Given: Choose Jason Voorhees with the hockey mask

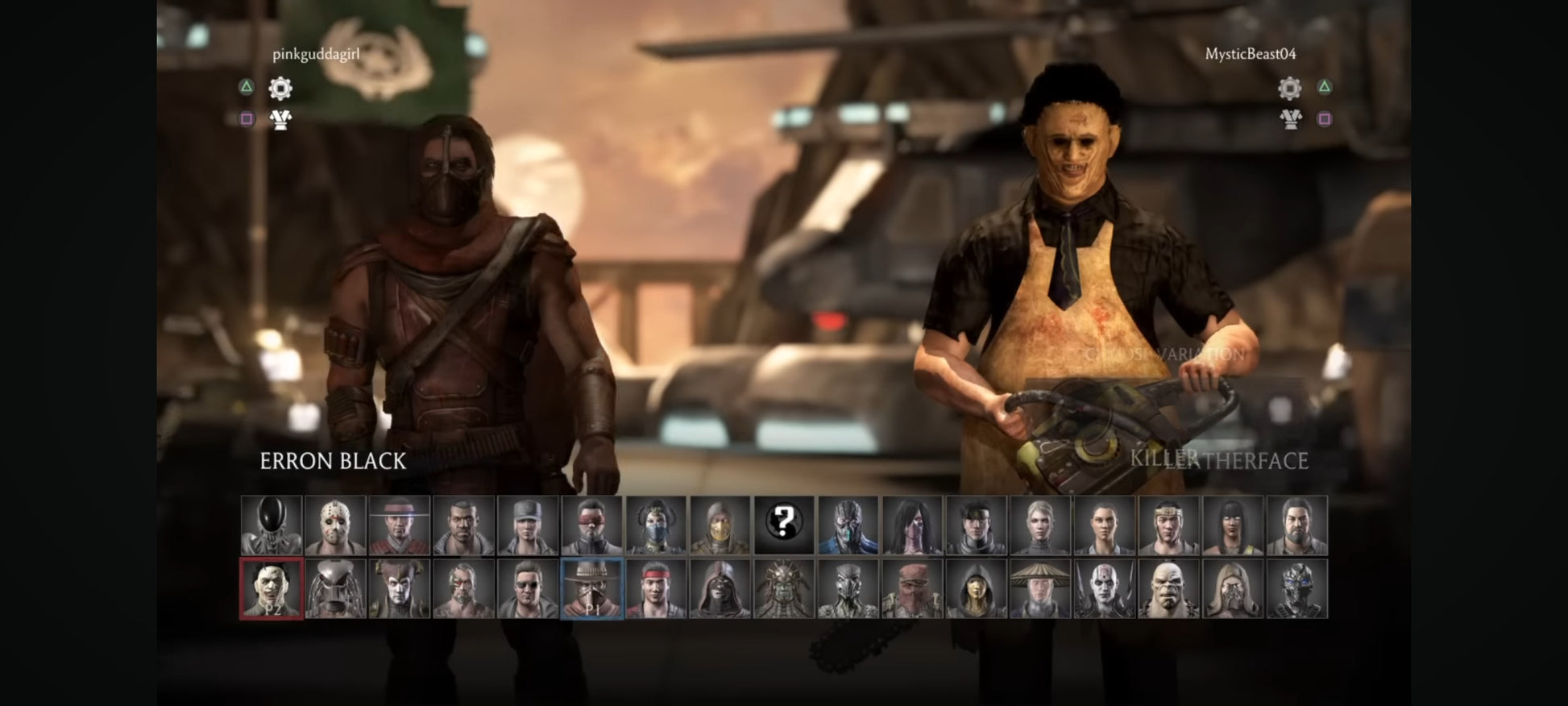Looking at the screenshot, I should point(335,525).
